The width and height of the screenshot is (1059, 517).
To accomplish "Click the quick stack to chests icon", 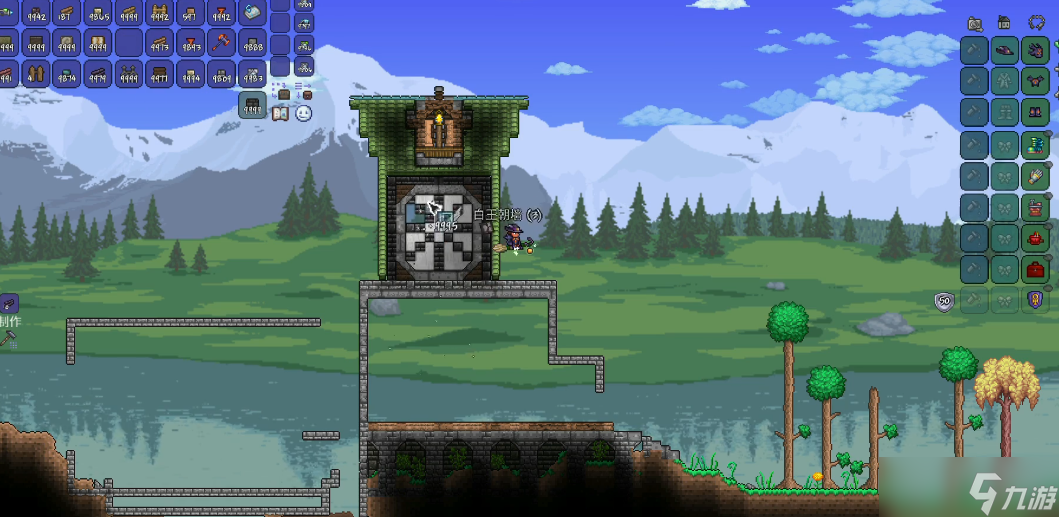I will coord(284,94).
